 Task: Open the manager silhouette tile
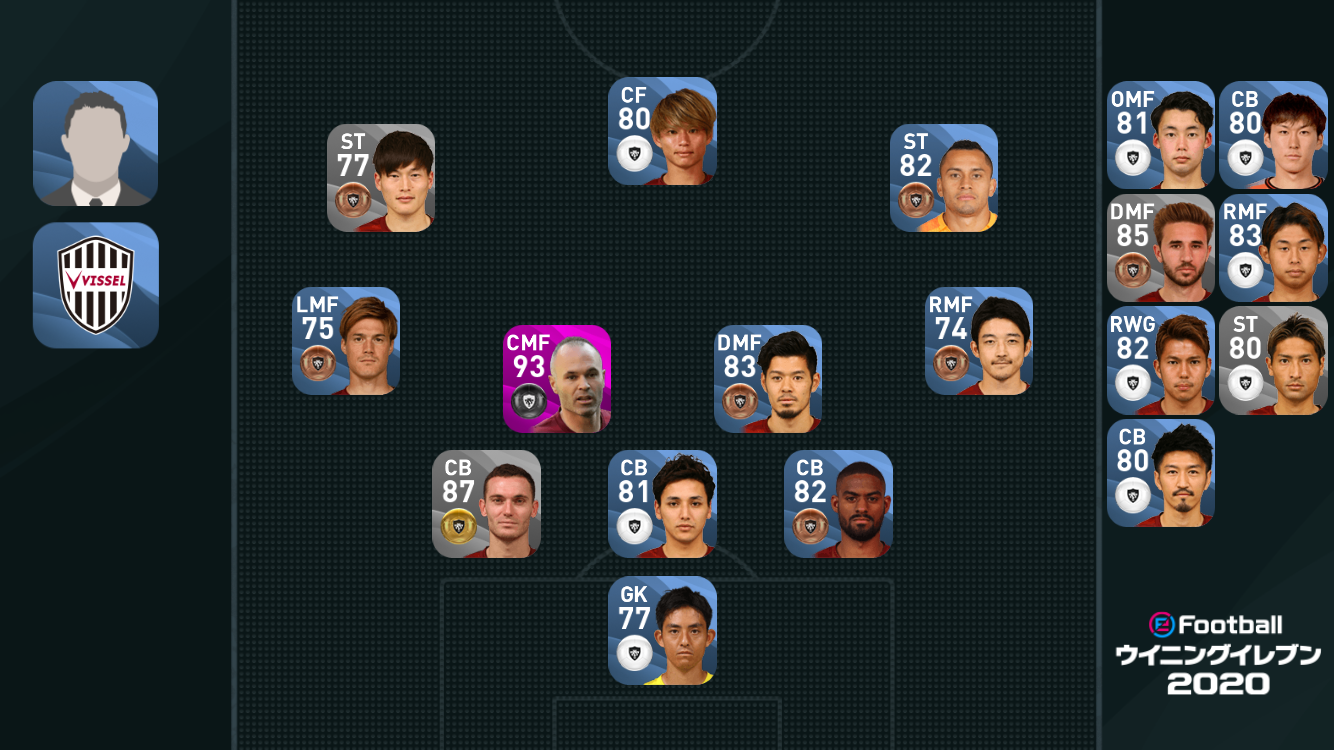tap(96, 144)
